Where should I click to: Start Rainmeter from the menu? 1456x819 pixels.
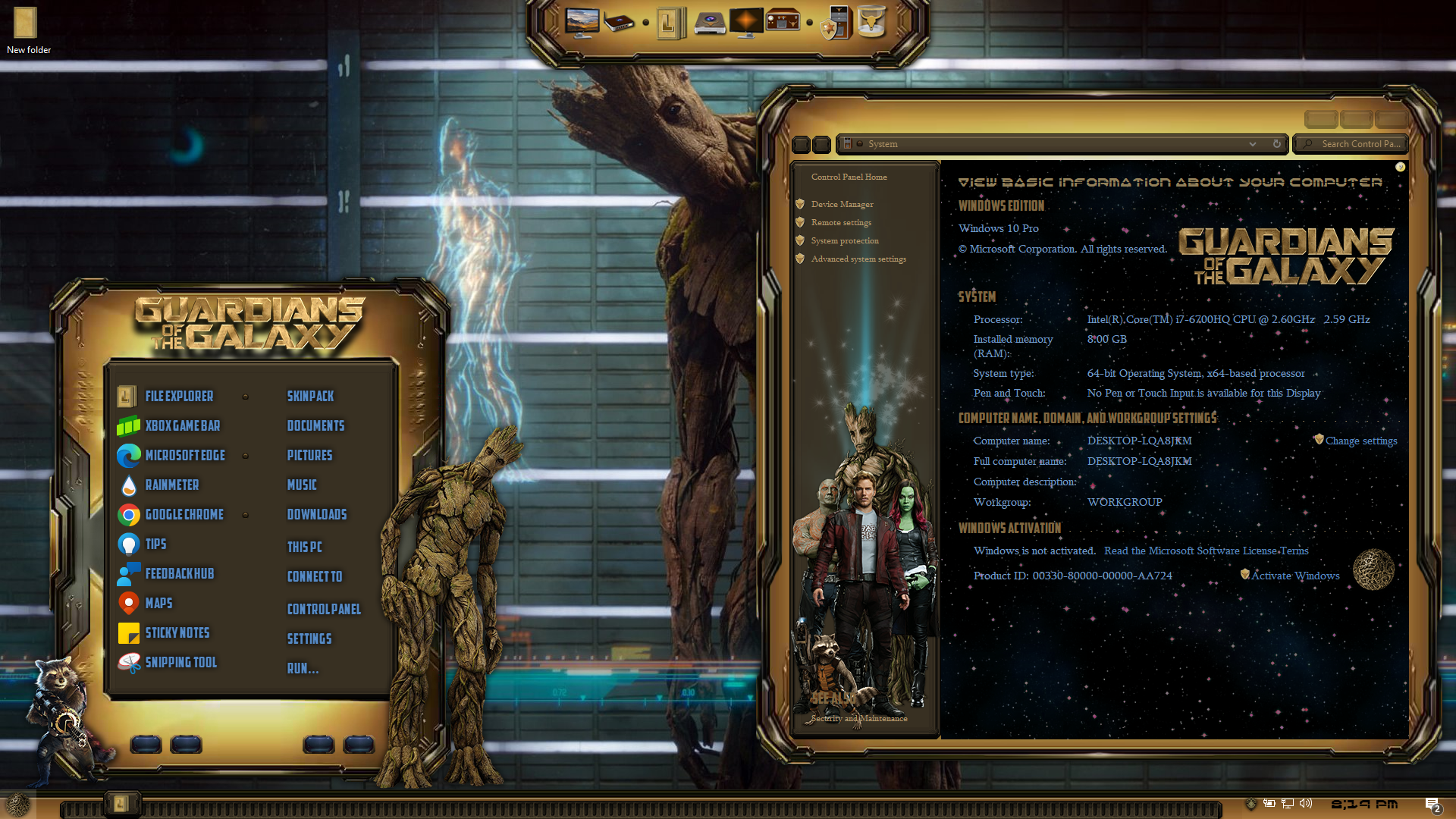point(171,485)
